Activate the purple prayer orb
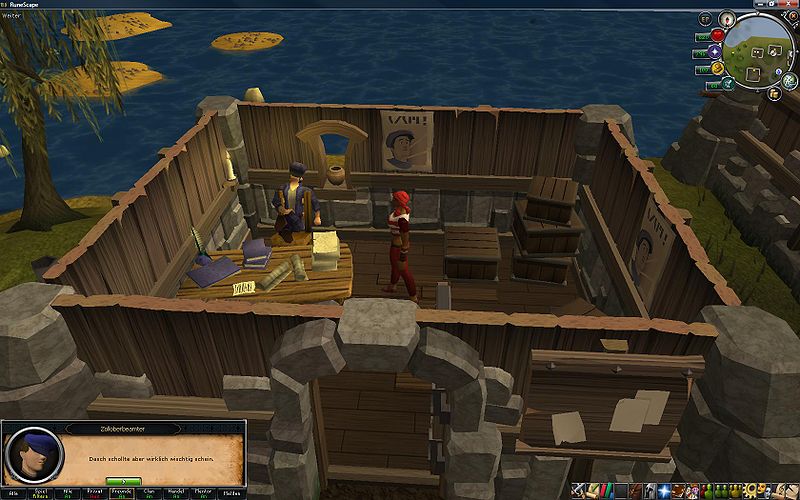The width and height of the screenshot is (800, 500). [715, 51]
